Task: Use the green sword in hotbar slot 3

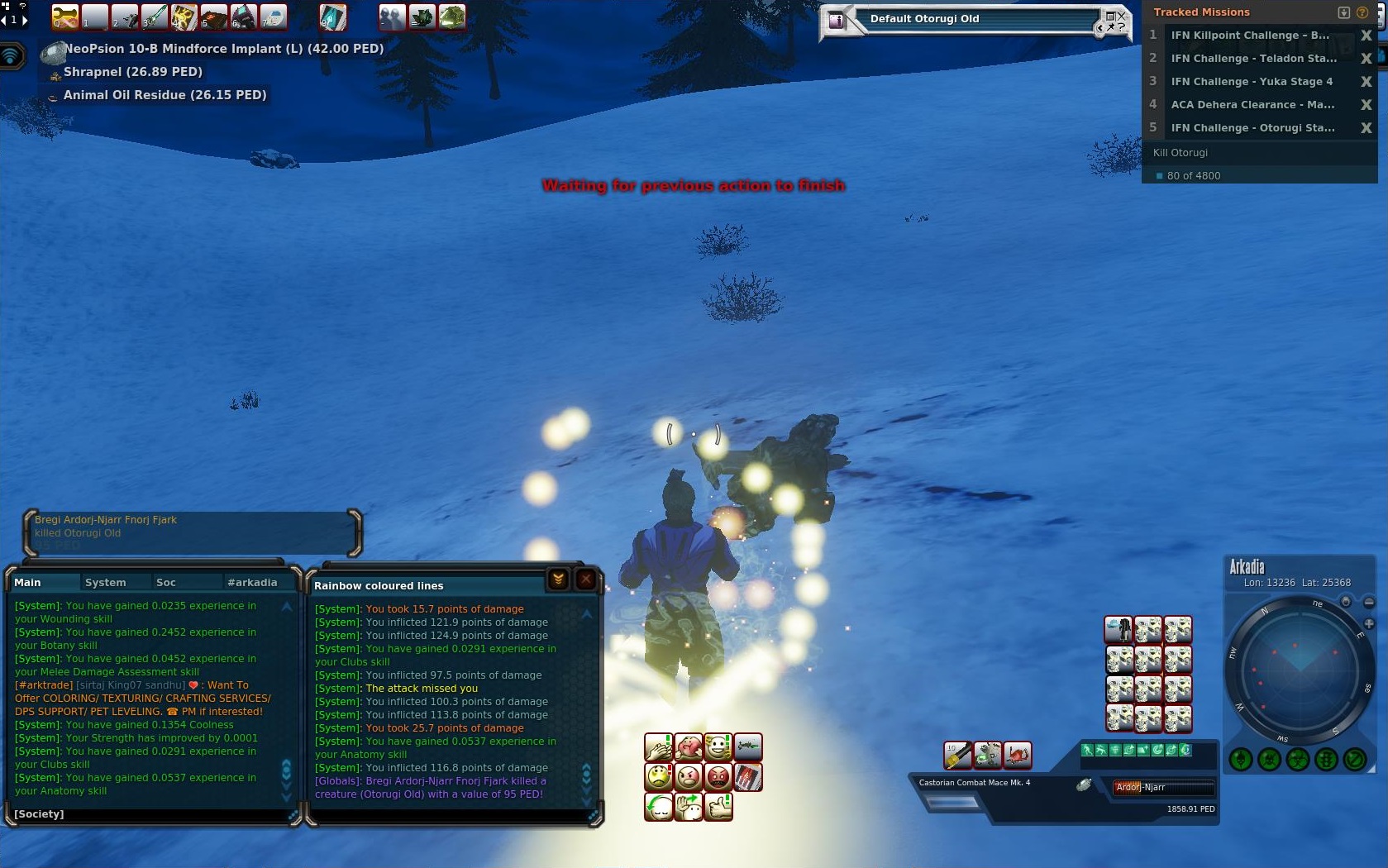Action: point(154,17)
